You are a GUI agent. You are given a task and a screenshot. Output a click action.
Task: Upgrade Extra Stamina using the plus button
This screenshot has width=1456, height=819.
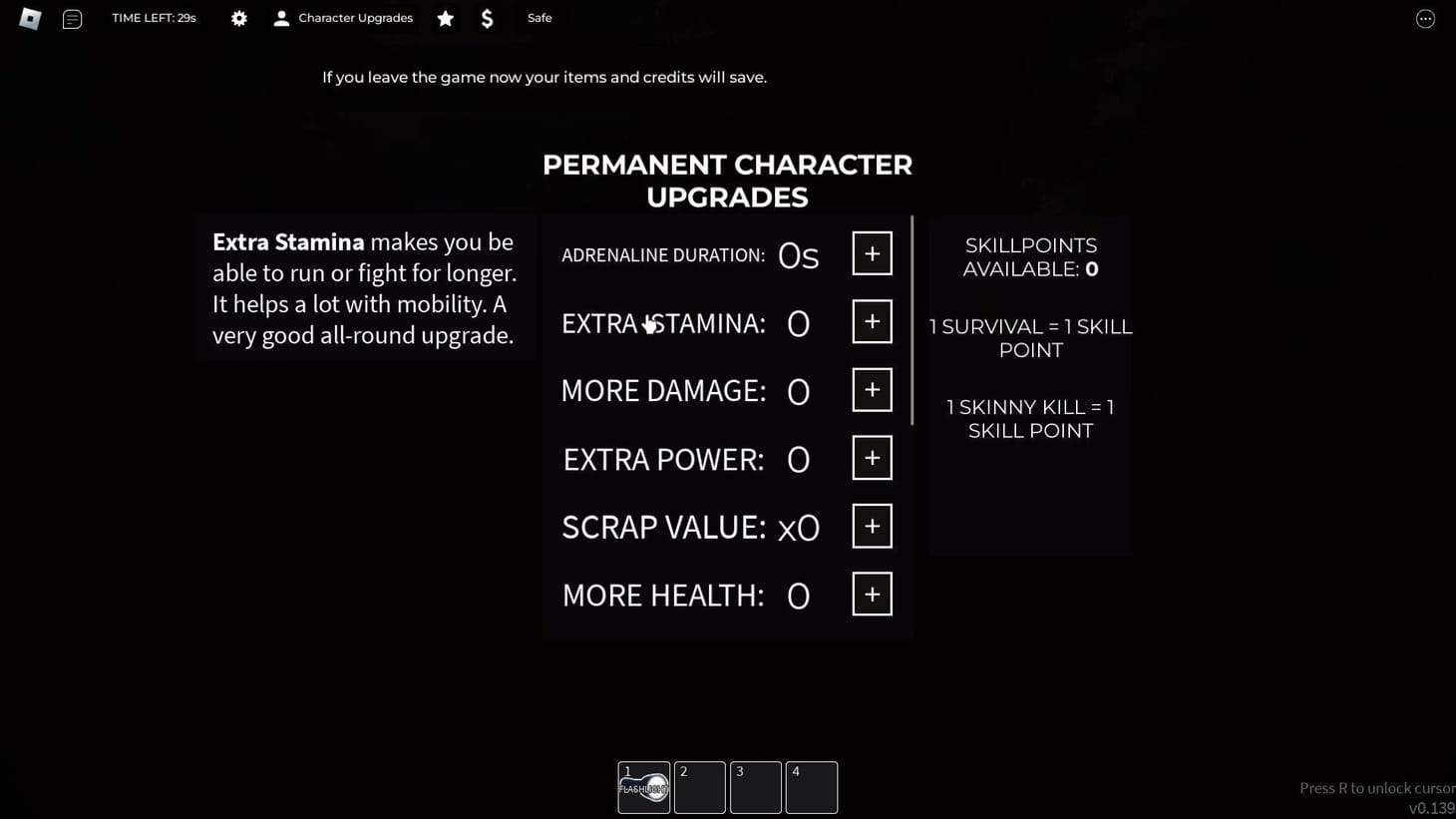(x=871, y=321)
